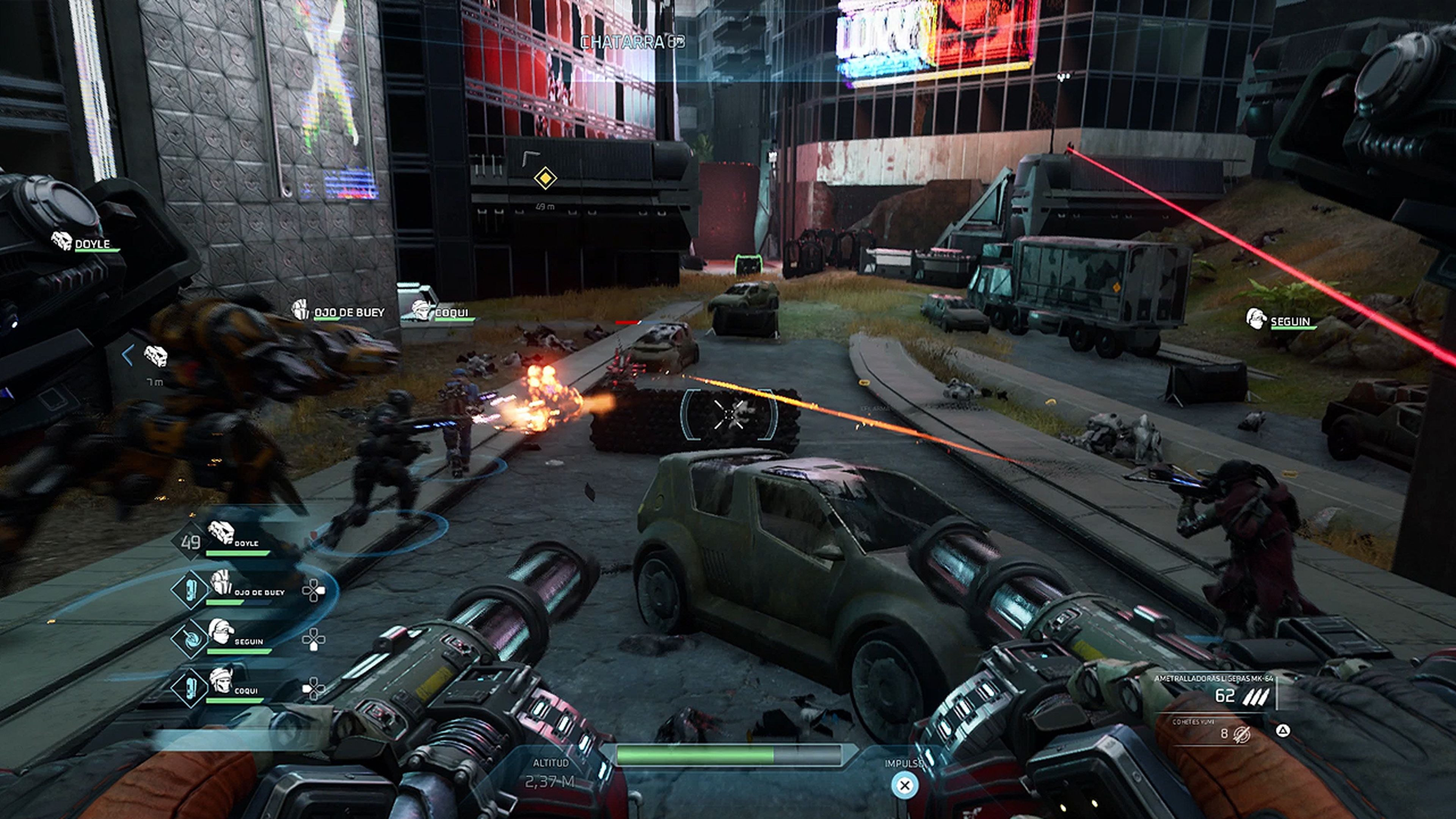Screen dimensions: 1456x819
Task: Click Ojo de Buey's floating name tag
Action: pyautogui.click(x=339, y=311)
